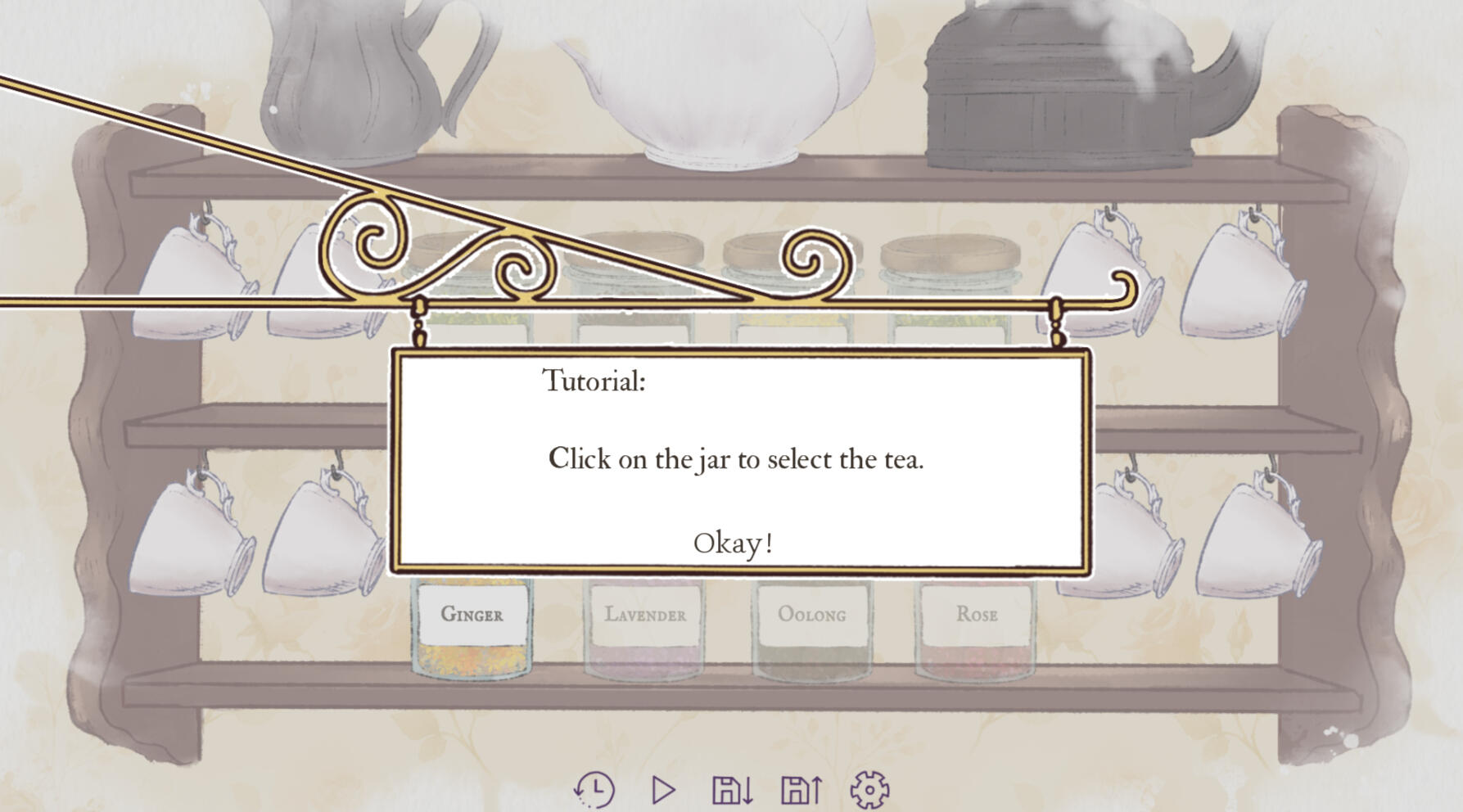
Task: Click the floppy disk up-arrow icon
Action: [801, 790]
